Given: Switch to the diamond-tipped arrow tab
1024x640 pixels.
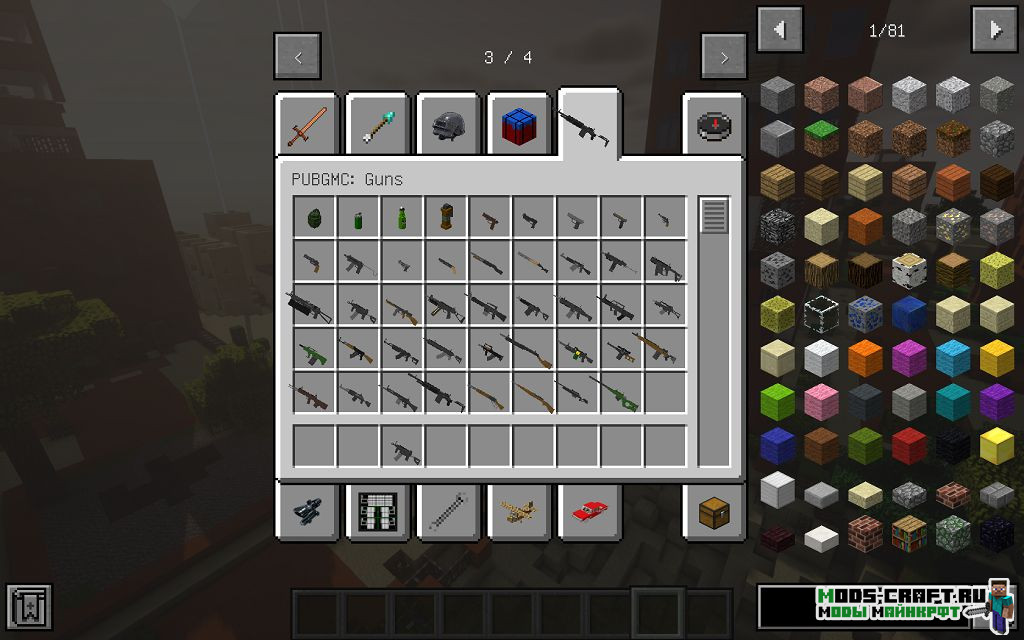Looking at the screenshot, I should [376, 126].
